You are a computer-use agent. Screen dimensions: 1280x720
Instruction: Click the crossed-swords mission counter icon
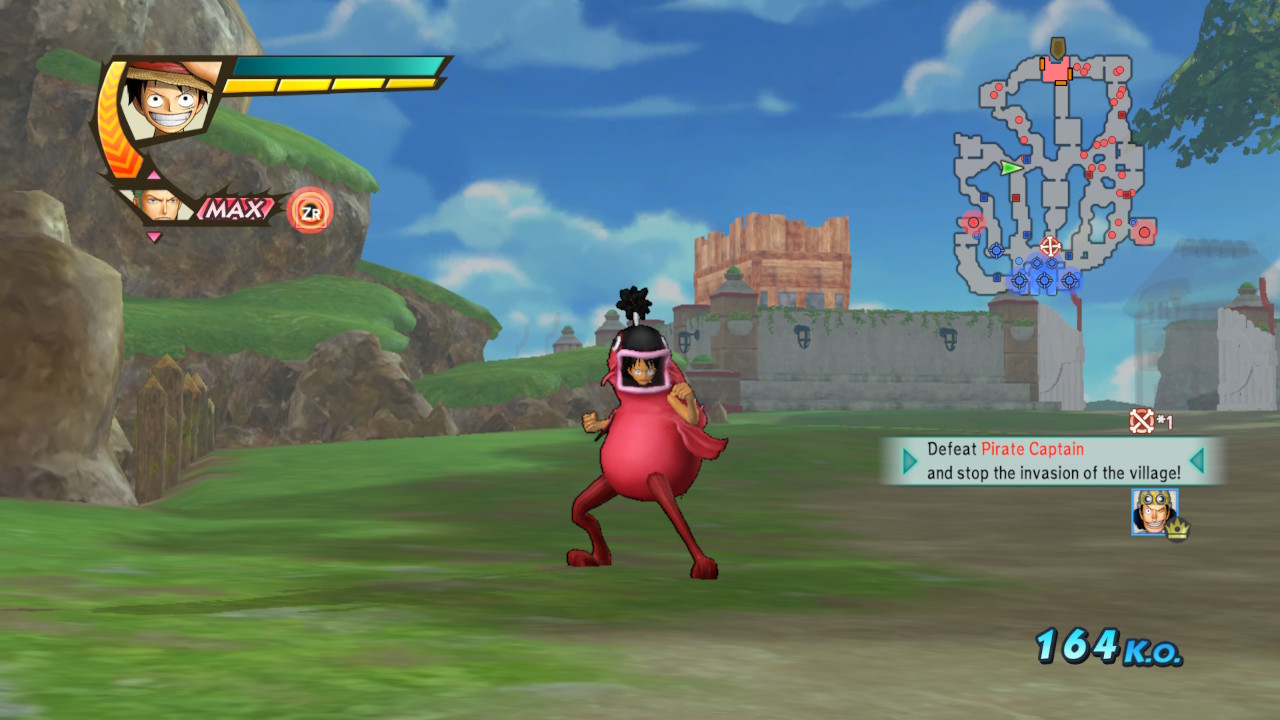(x=1141, y=421)
